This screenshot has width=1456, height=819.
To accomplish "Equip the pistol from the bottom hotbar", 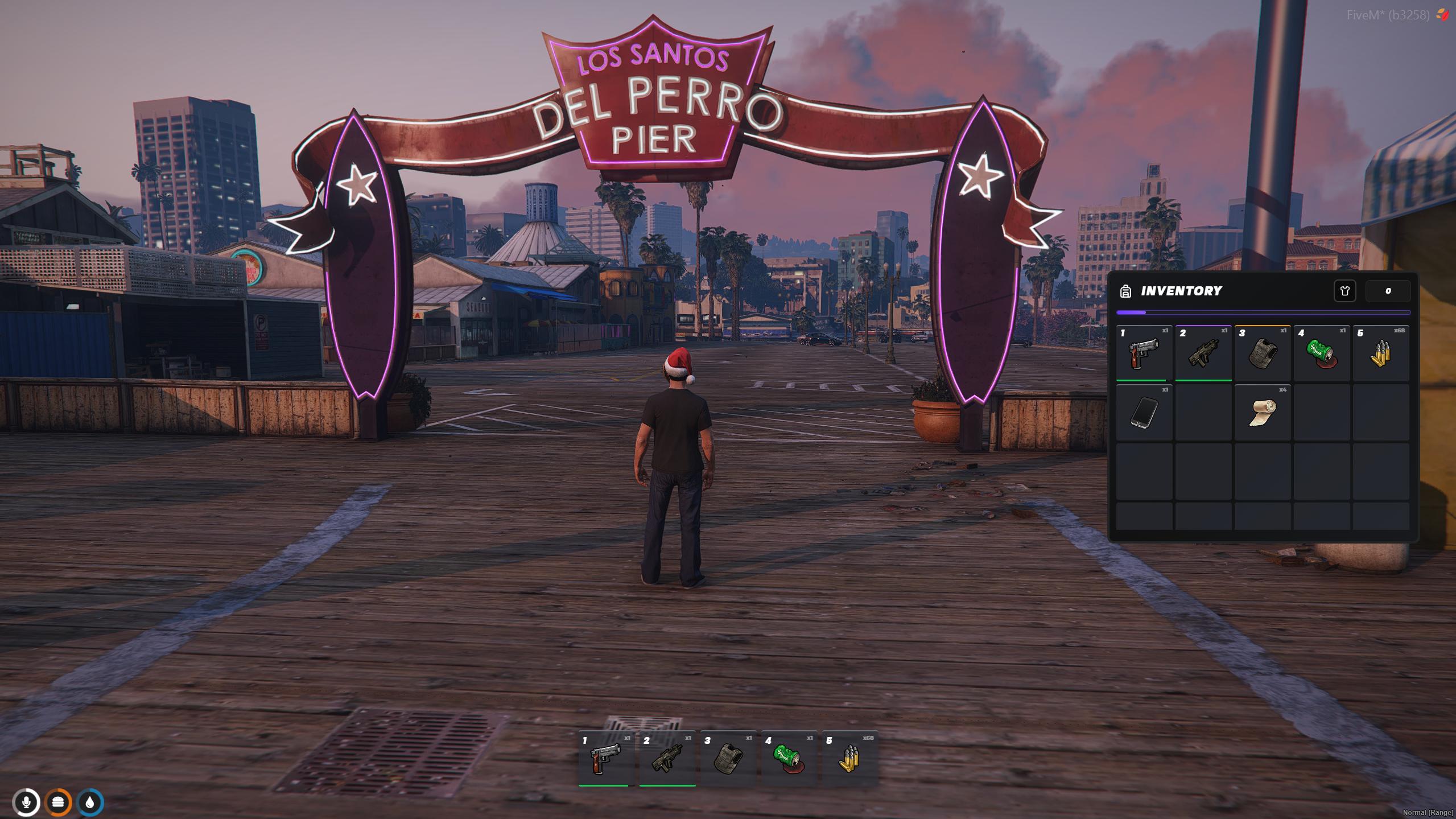I will coord(605,759).
